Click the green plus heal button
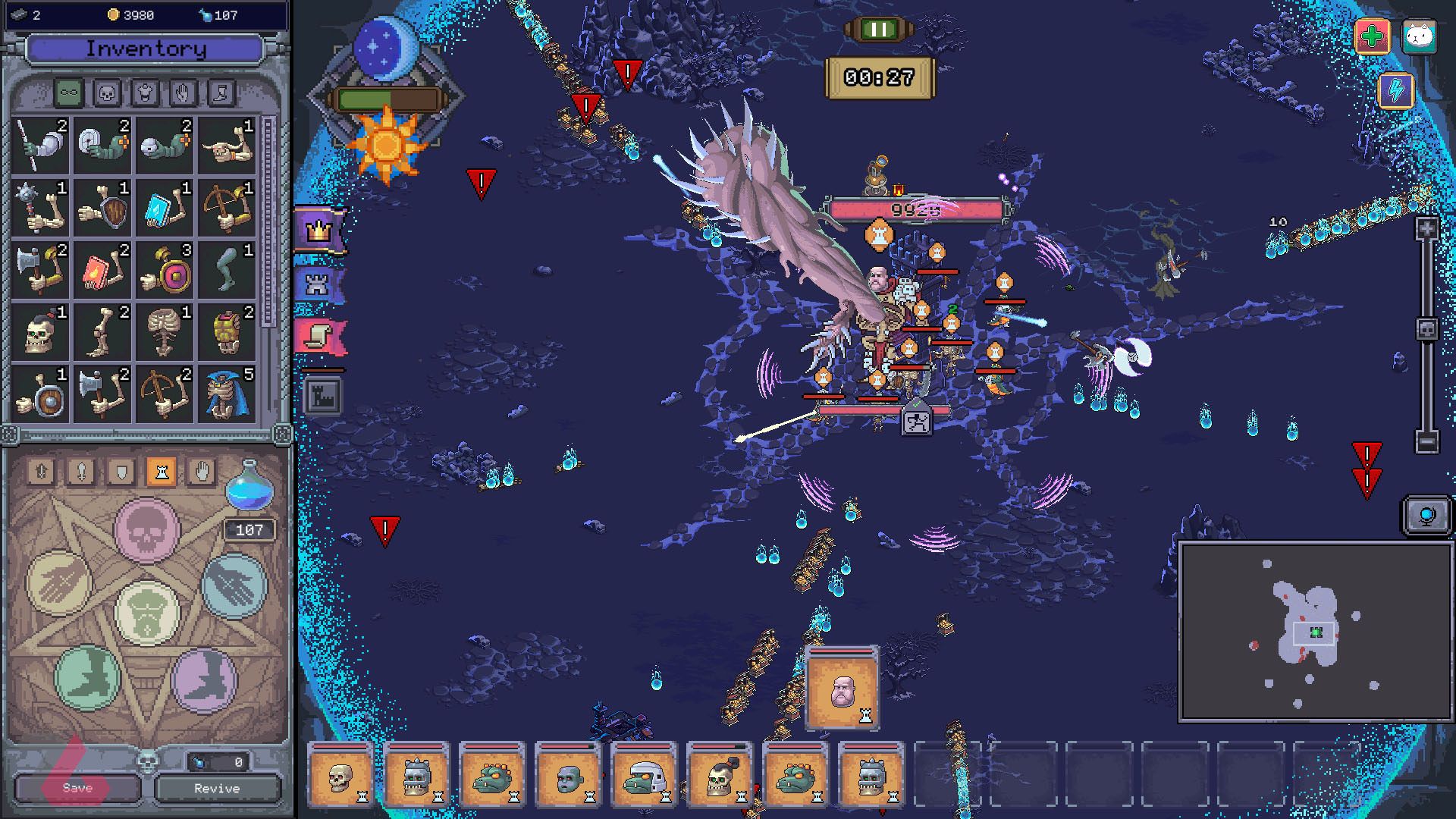This screenshot has width=1456, height=819. 1372,36
